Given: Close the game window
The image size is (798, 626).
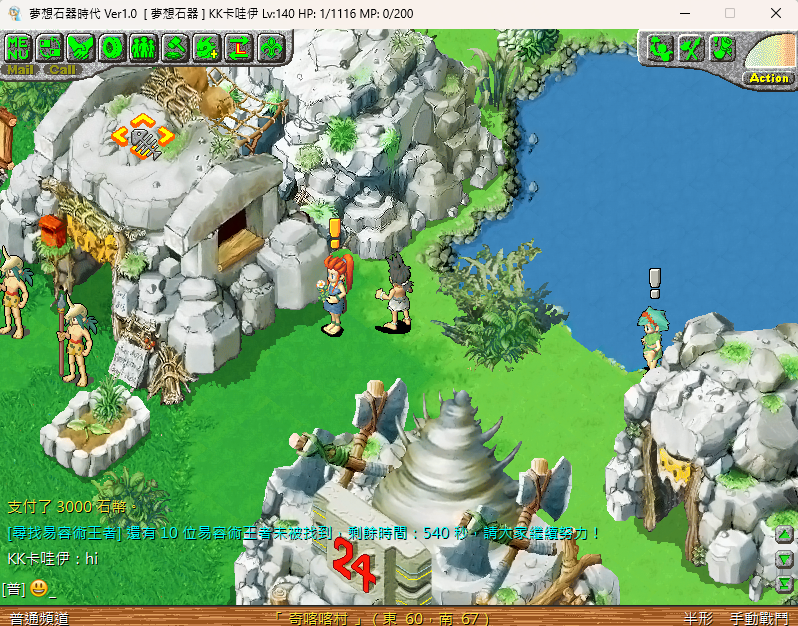Looking at the screenshot, I should coord(775,13).
